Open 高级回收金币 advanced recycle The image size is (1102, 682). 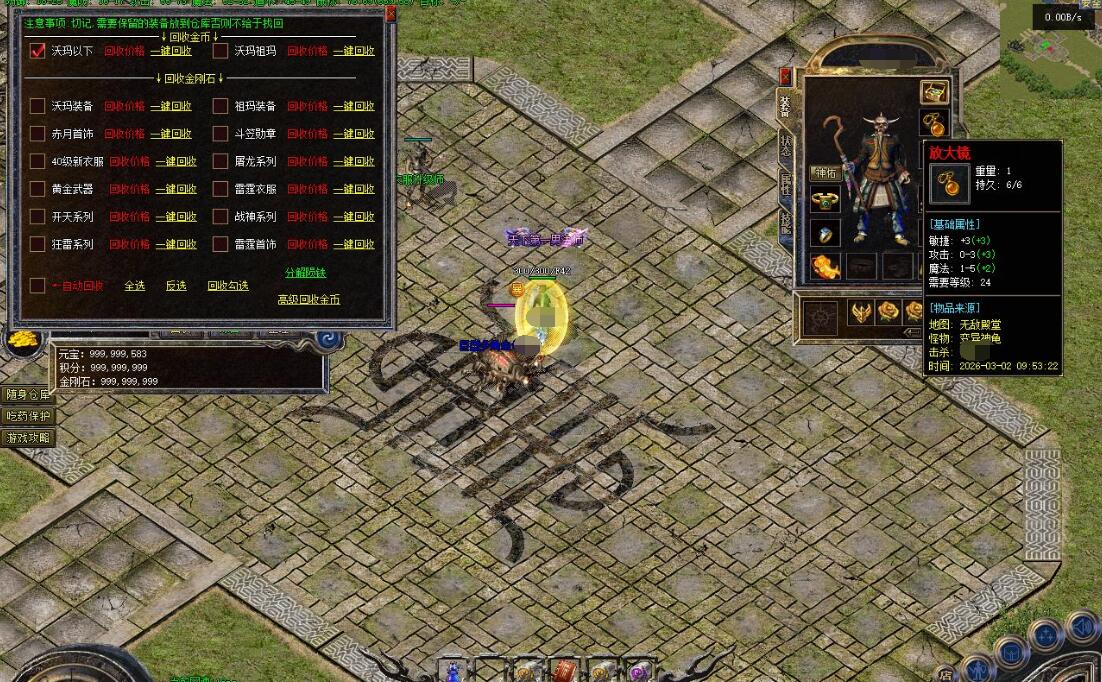click(308, 299)
